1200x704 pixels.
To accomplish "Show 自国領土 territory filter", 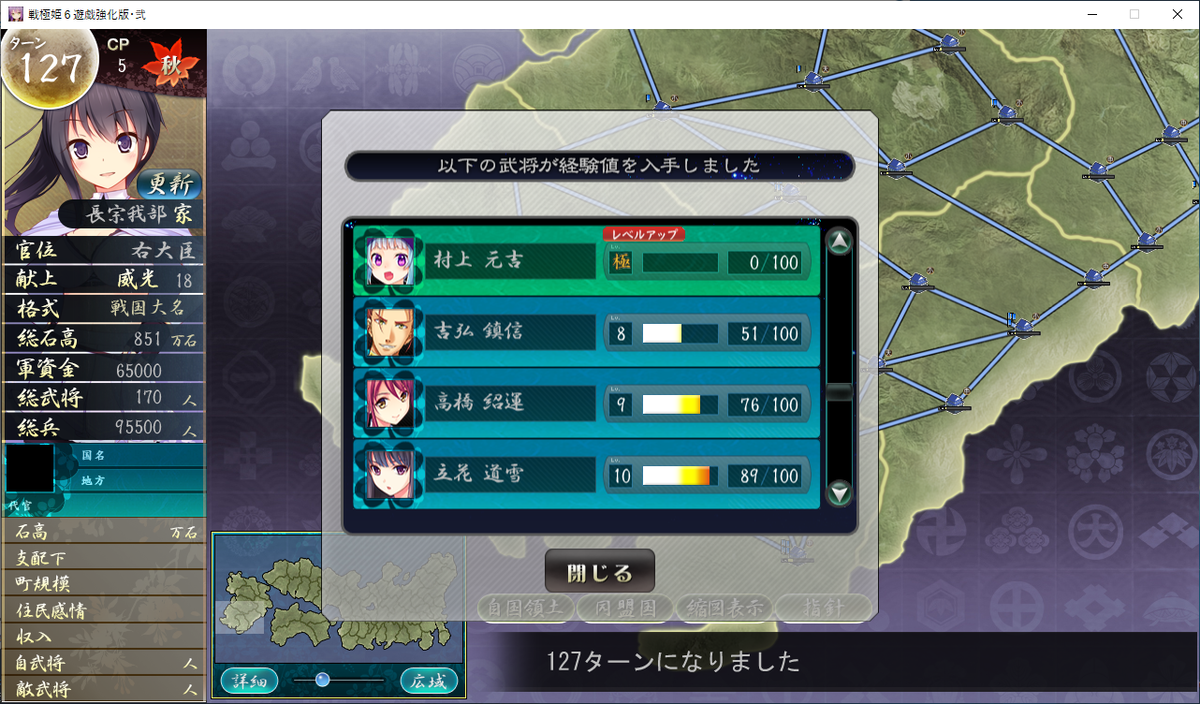I will pos(524,607).
